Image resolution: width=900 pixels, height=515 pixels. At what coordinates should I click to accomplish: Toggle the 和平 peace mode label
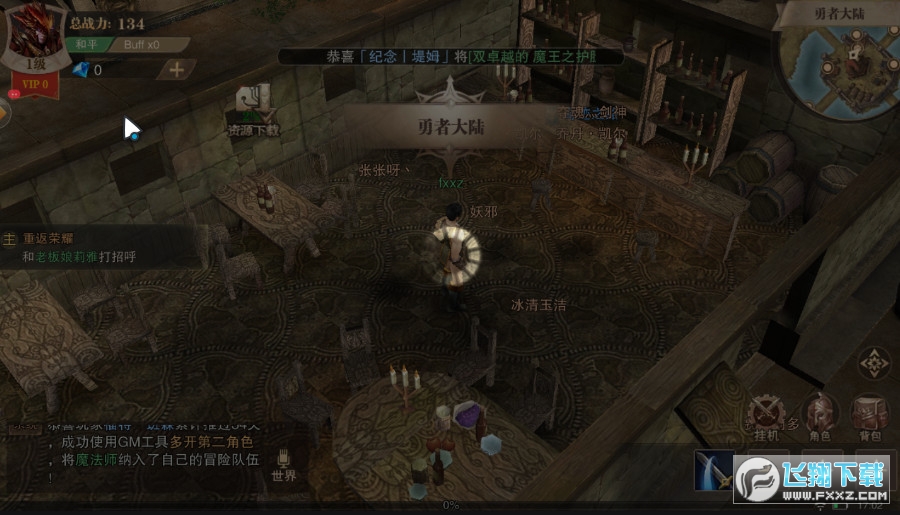pyautogui.click(x=86, y=45)
